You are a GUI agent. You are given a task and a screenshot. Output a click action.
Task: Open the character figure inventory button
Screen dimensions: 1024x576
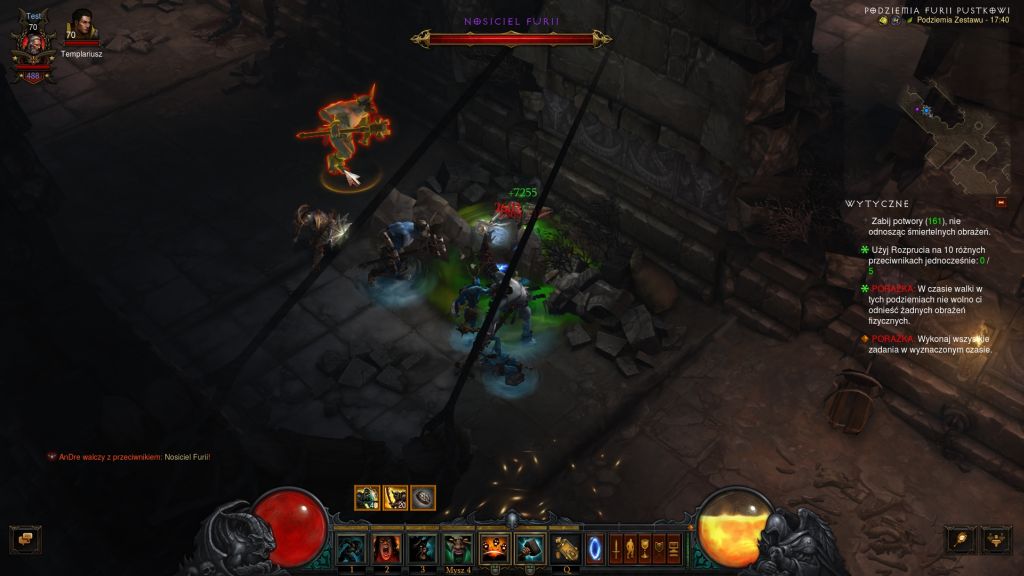click(x=630, y=548)
